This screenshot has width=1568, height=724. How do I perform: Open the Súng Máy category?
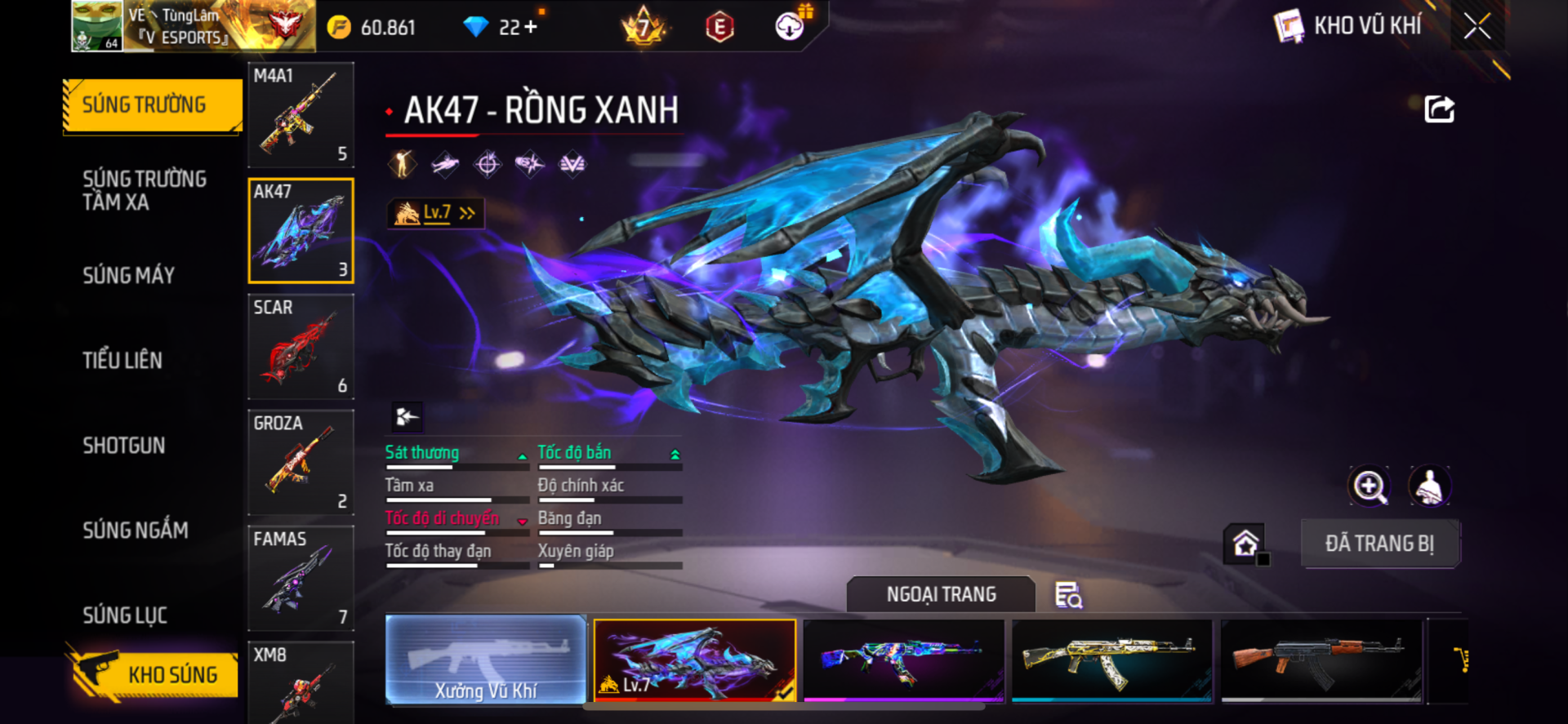[x=129, y=276]
